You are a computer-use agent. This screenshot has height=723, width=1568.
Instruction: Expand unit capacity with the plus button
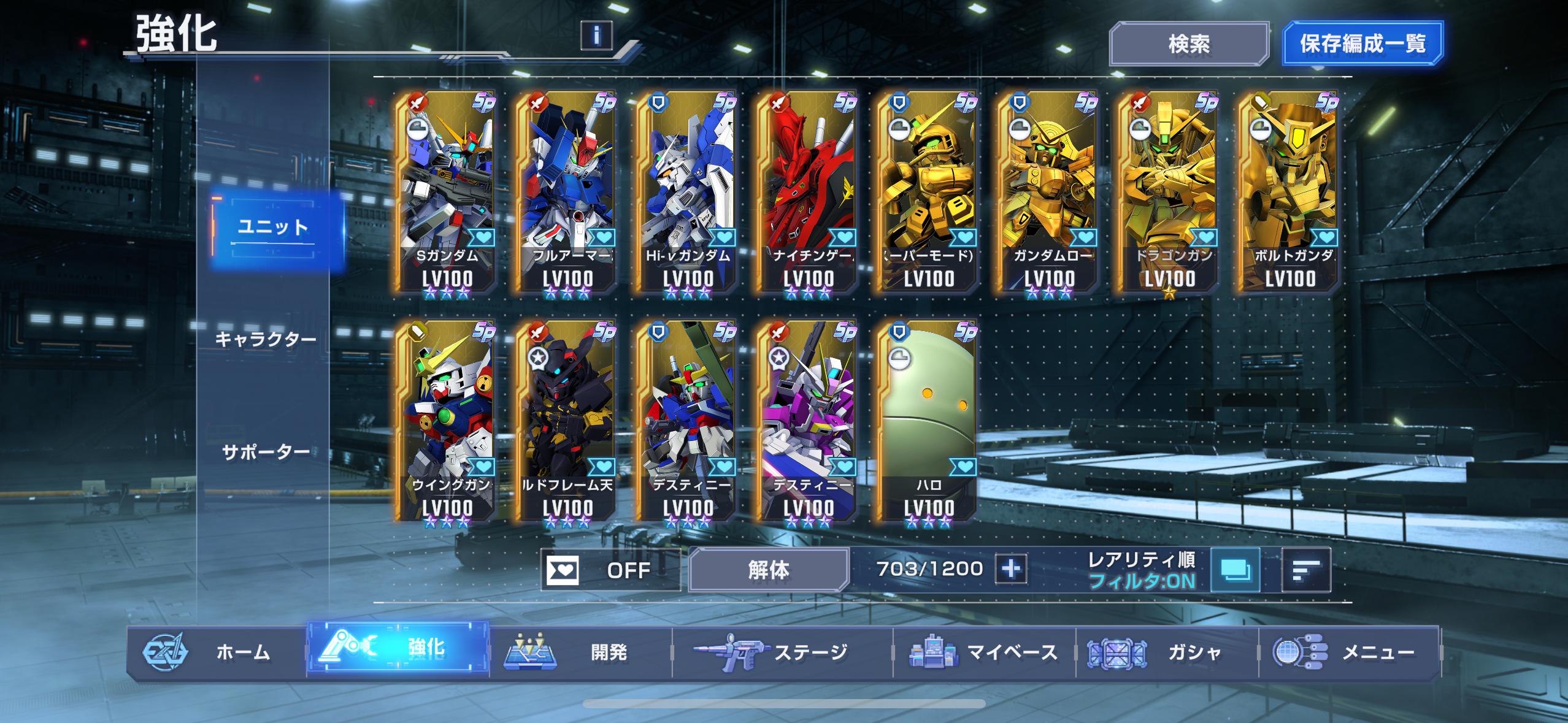click(1011, 569)
